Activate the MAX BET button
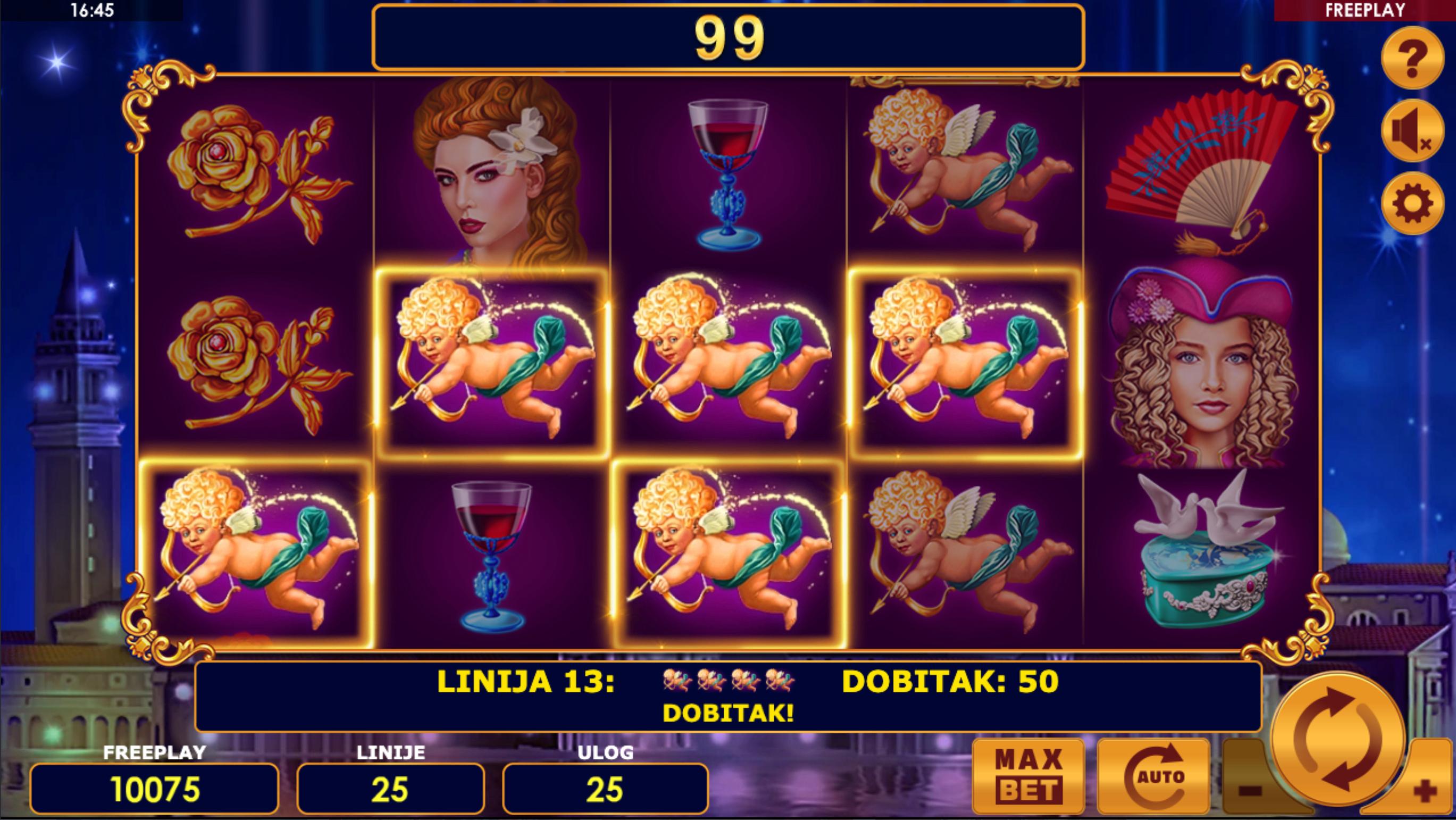 tap(1028, 776)
